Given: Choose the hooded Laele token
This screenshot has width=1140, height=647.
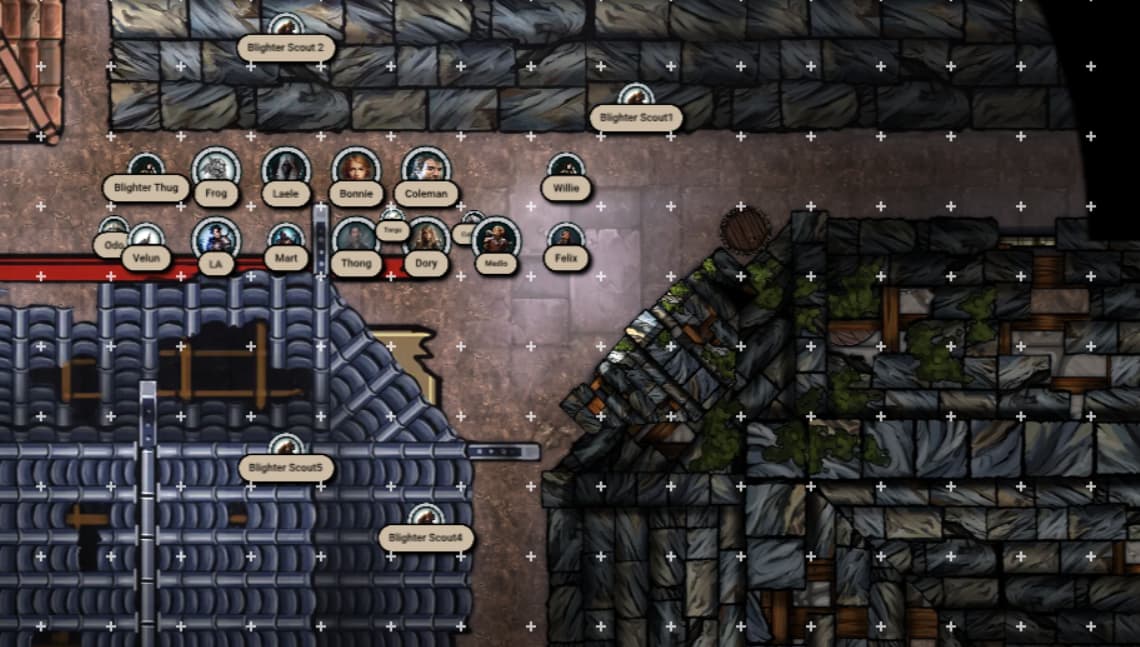Looking at the screenshot, I should (x=286, y=168).
